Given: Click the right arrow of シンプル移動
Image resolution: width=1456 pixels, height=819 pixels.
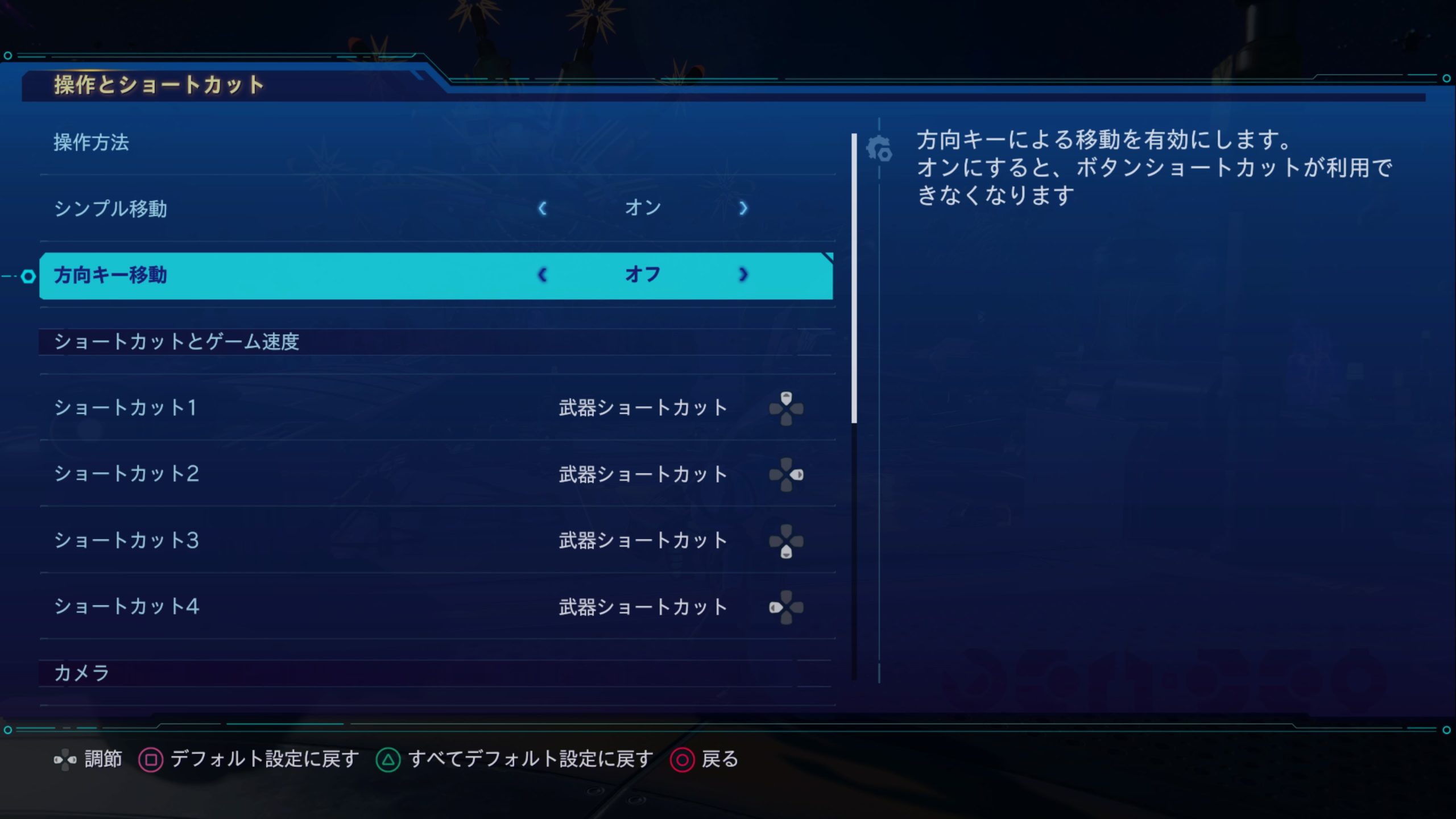Looking at the screenshot, I should (744, 208).
